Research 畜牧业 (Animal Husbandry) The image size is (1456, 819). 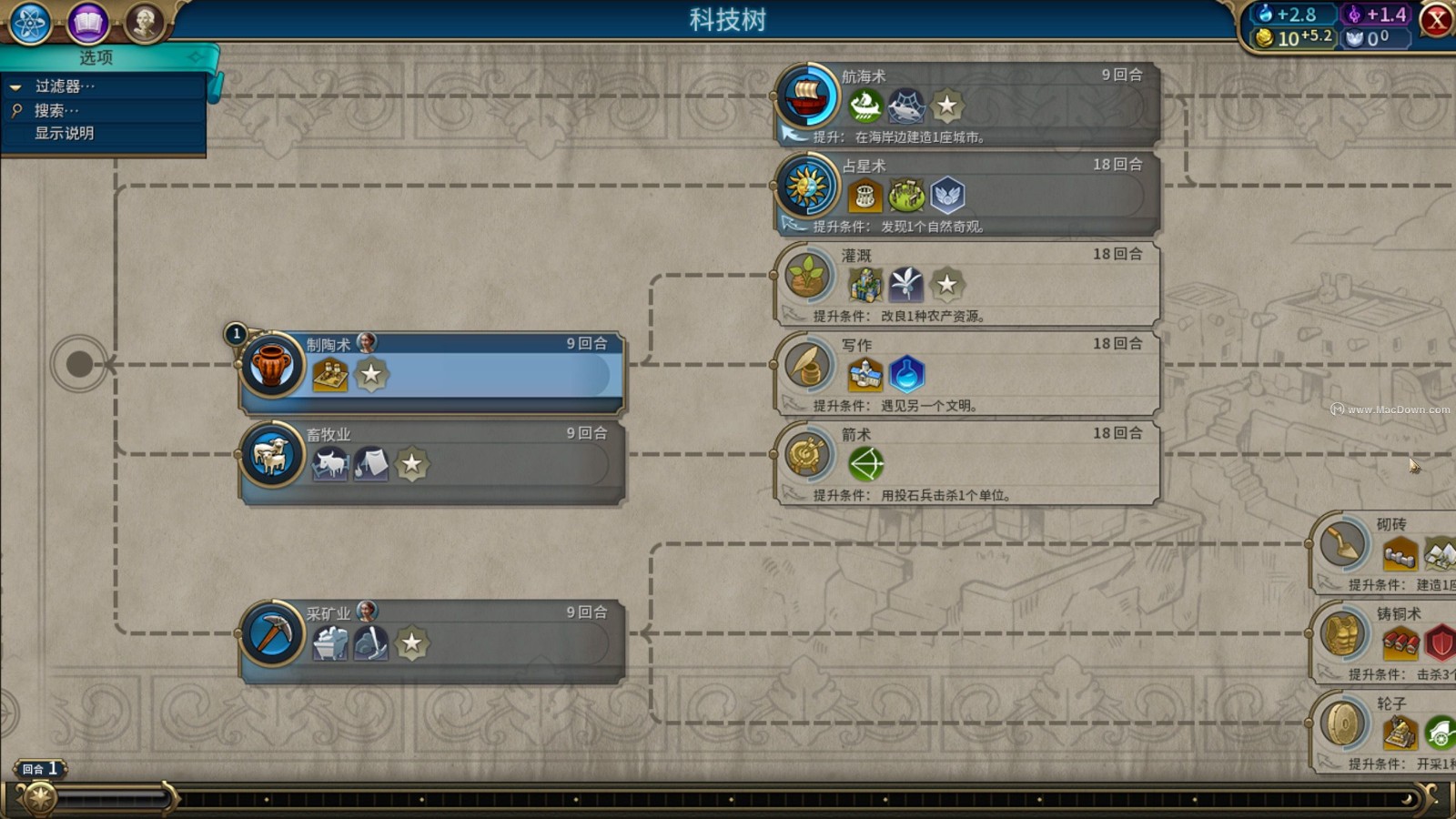point(432,461)
